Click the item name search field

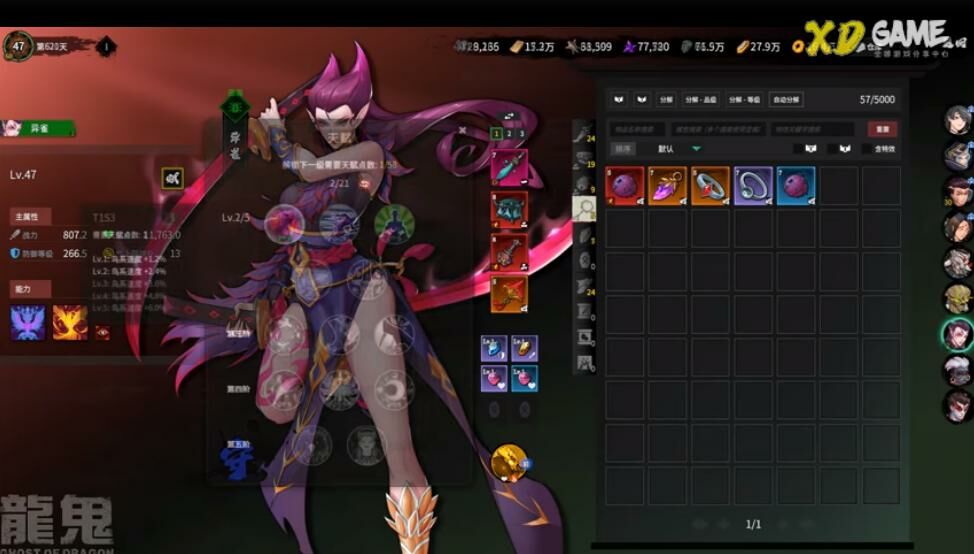click(636, 129)
